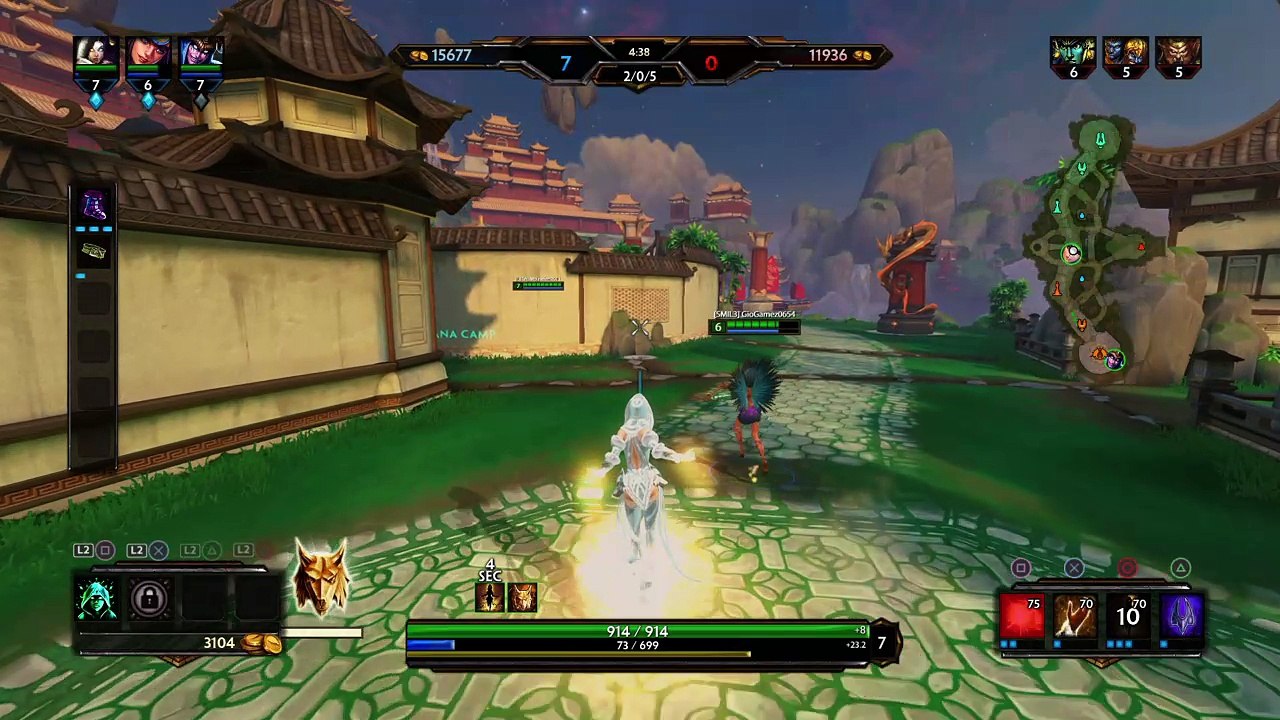Click the locked relic slot

coord(150,599)
